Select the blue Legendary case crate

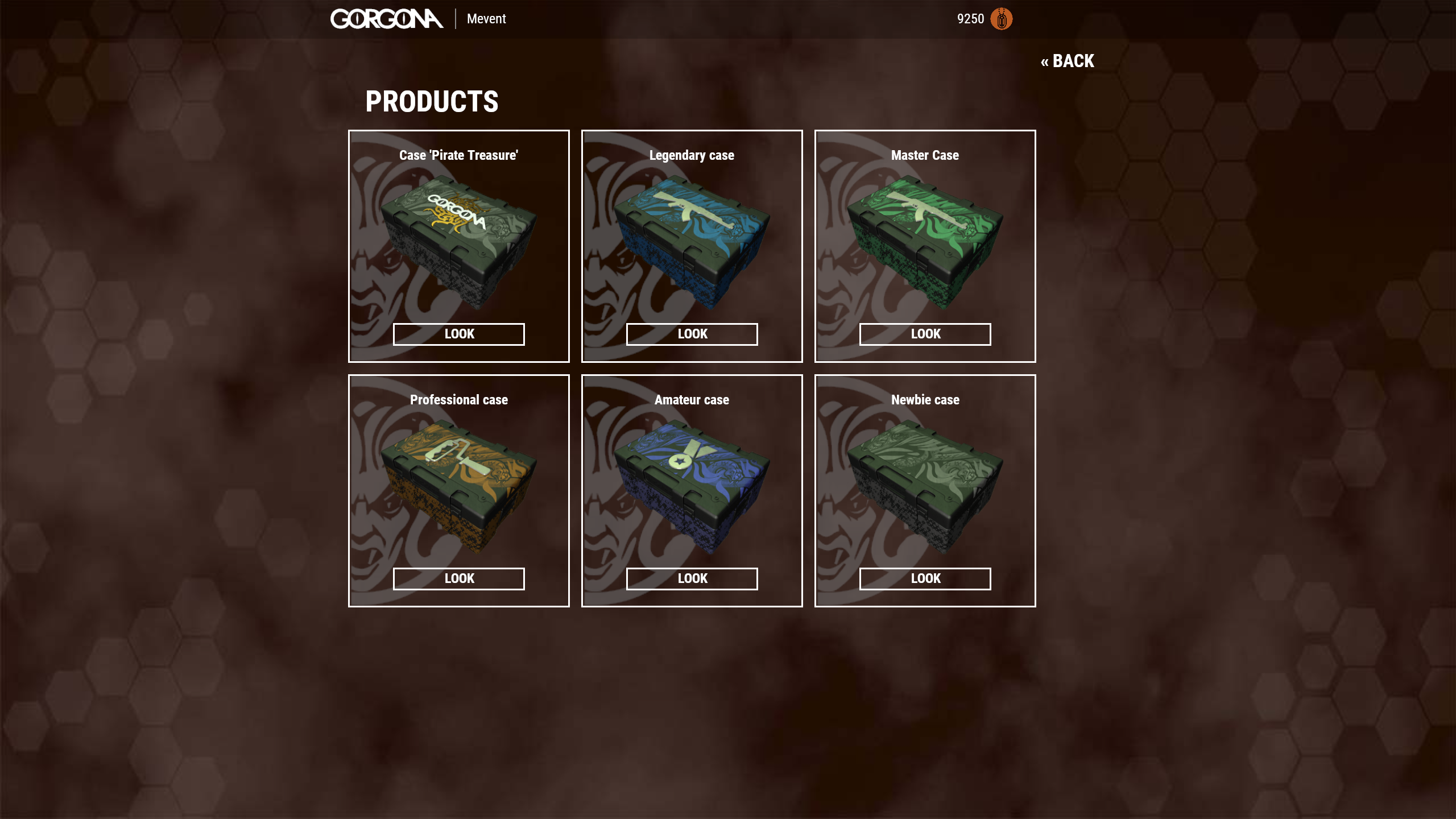692,243
